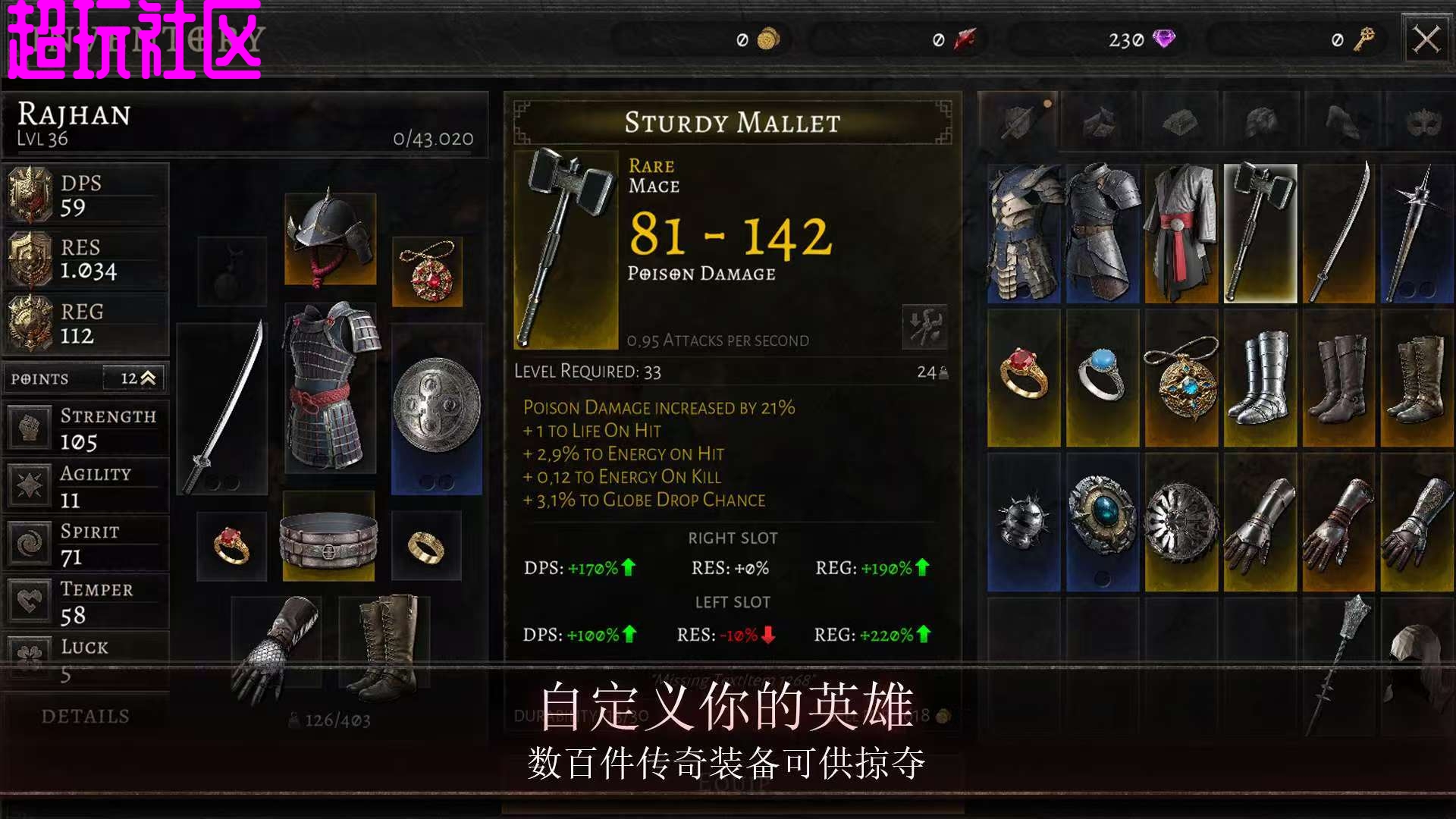Switch to the ingot material filter tab

coord(1179,120)
